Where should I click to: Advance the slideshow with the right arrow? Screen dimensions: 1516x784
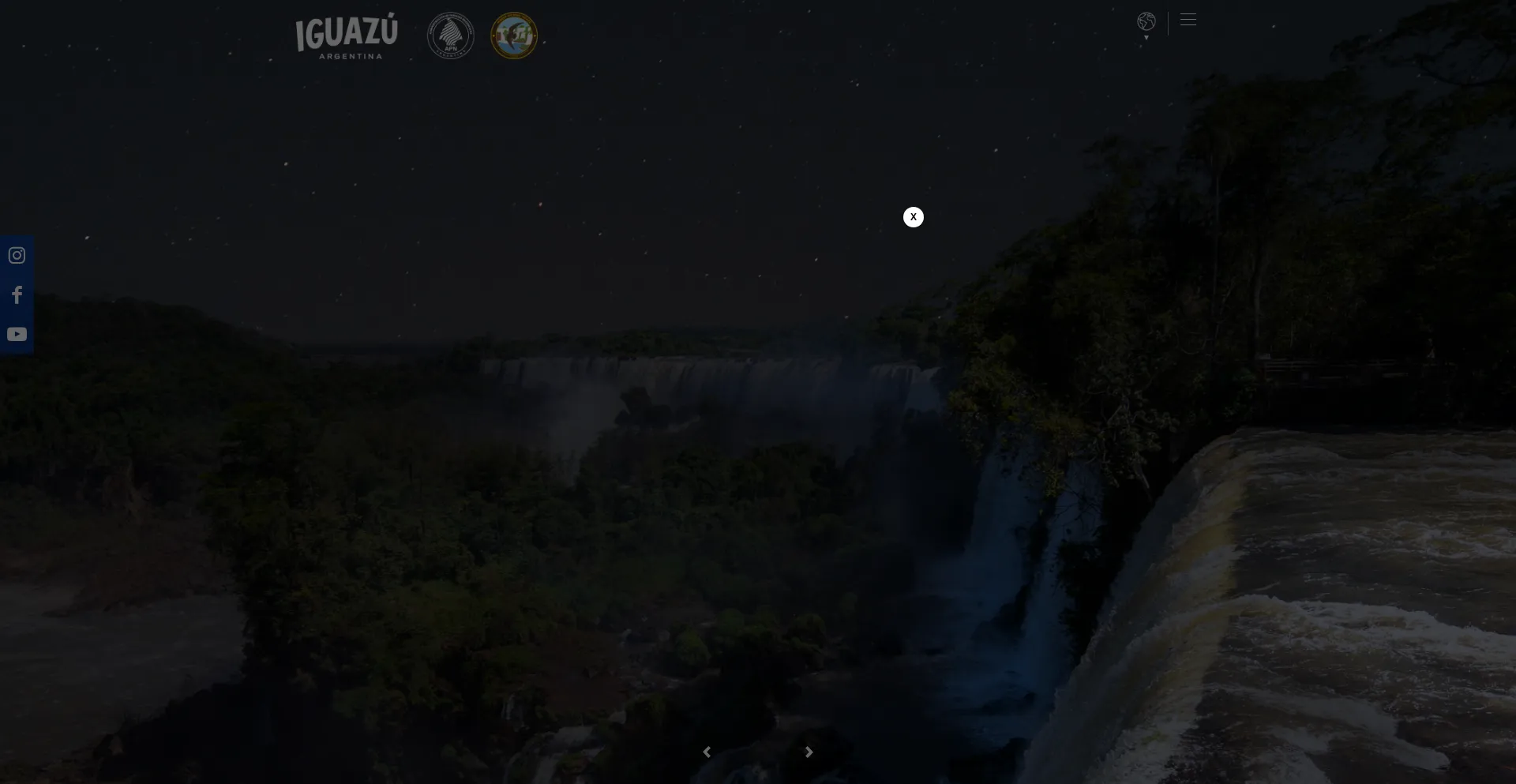[809, 752]
